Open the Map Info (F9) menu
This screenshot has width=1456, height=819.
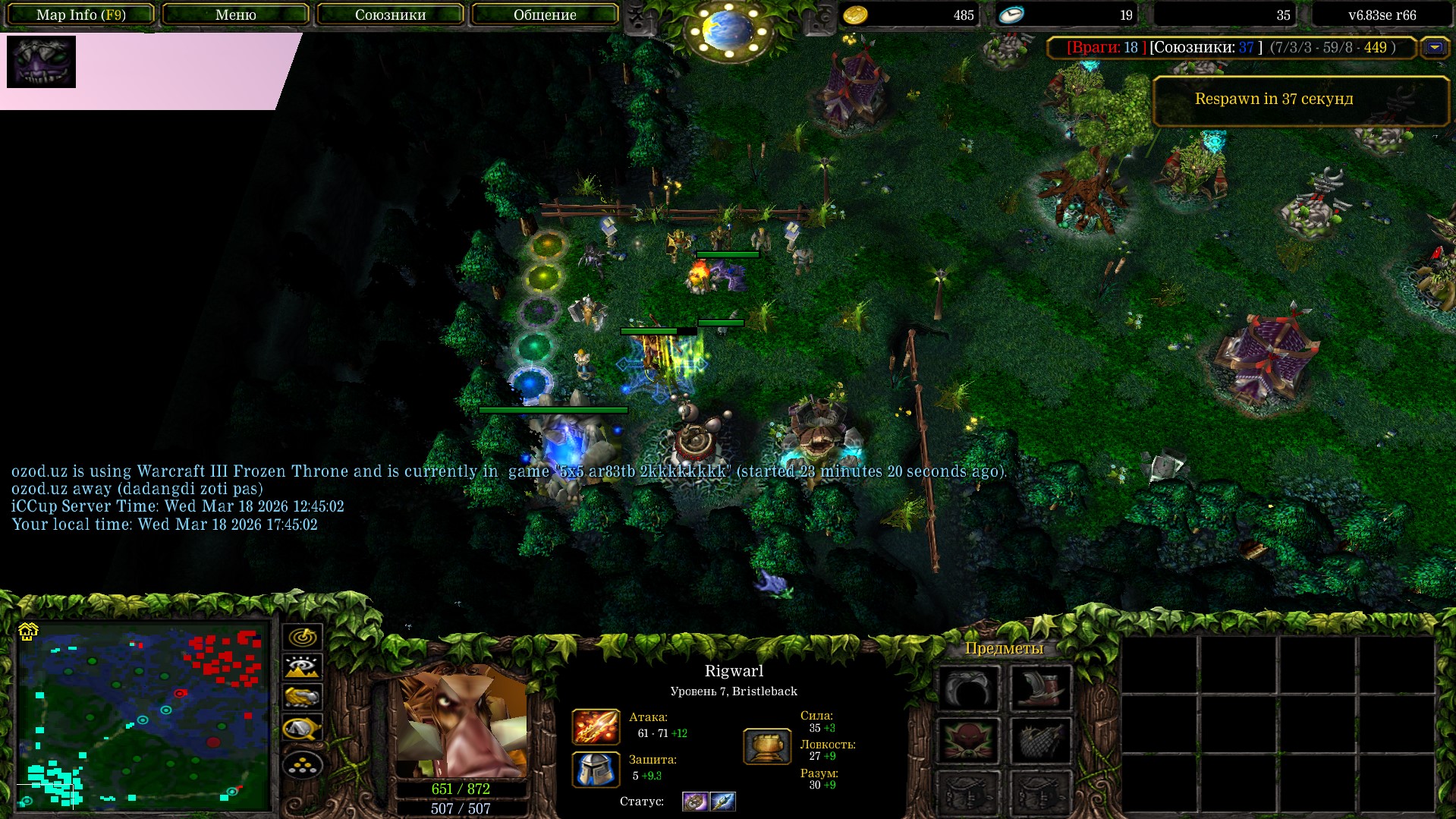point(81,14)
